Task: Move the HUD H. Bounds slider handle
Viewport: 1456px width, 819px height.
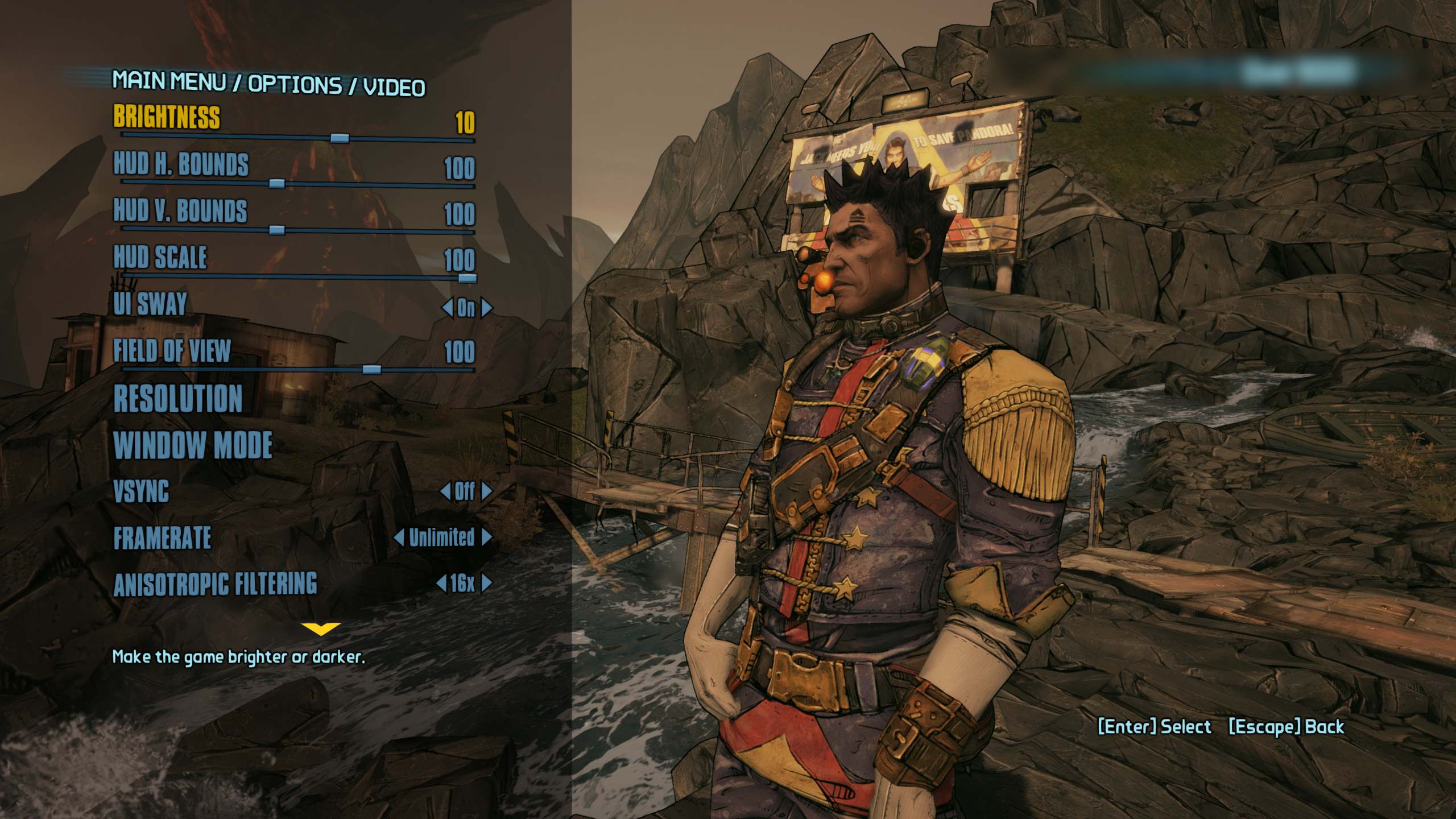Action: point(276,184)
